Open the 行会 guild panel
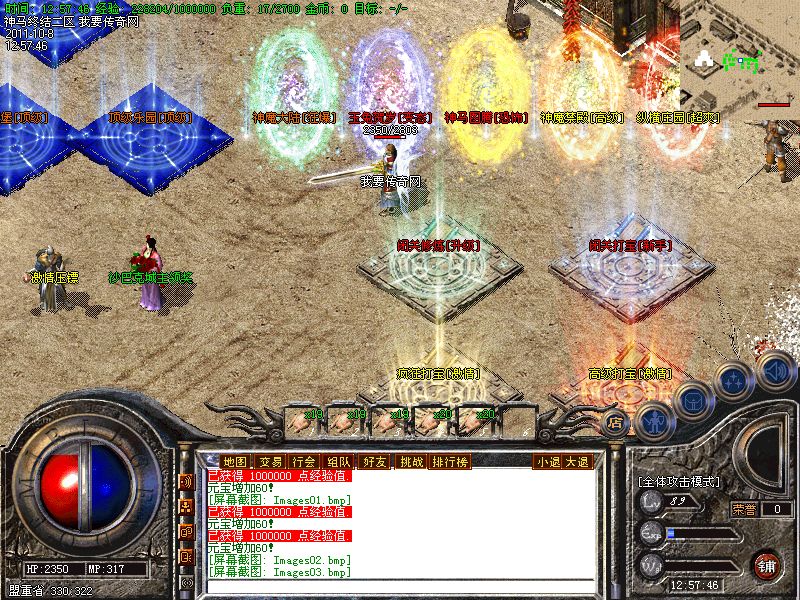The image size is (800, 600). point(304,461)
